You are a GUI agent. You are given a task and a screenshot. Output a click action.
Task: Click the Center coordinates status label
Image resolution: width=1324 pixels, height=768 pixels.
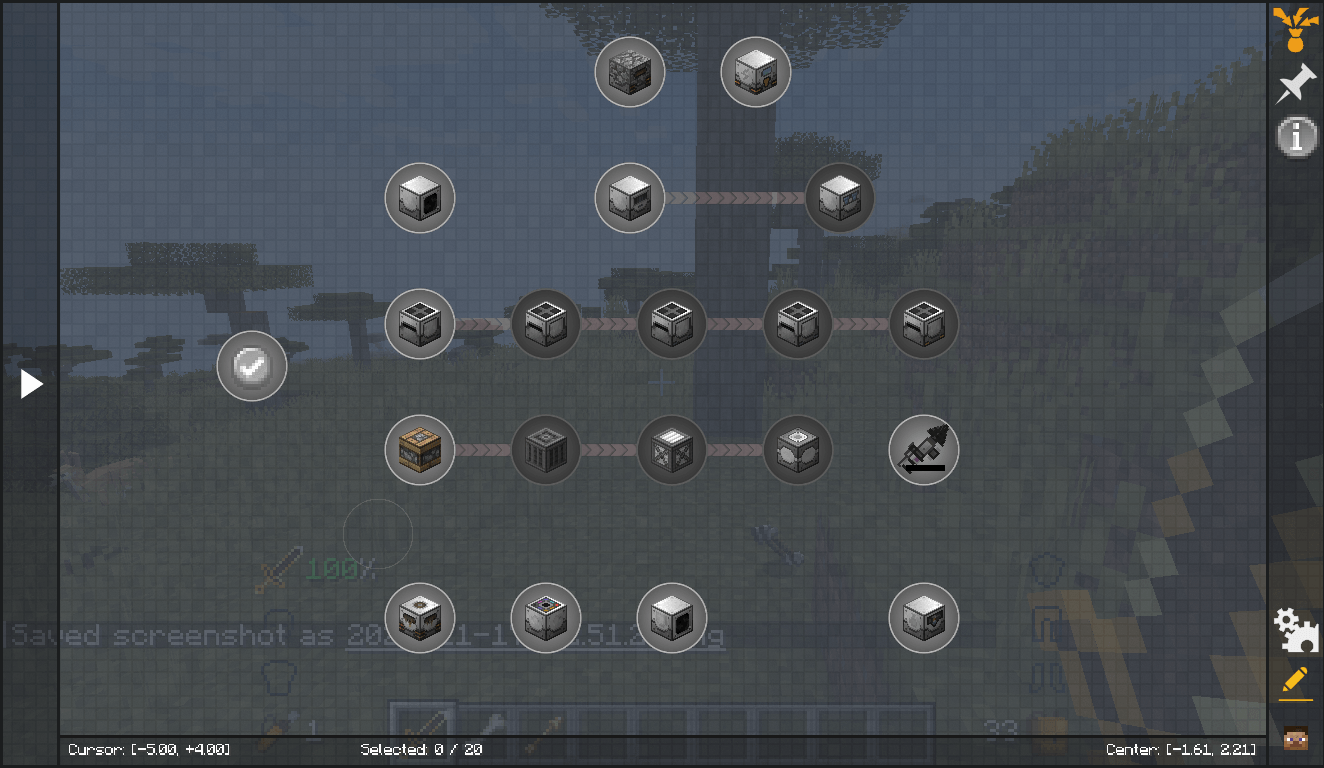(x=1183, y=749)
